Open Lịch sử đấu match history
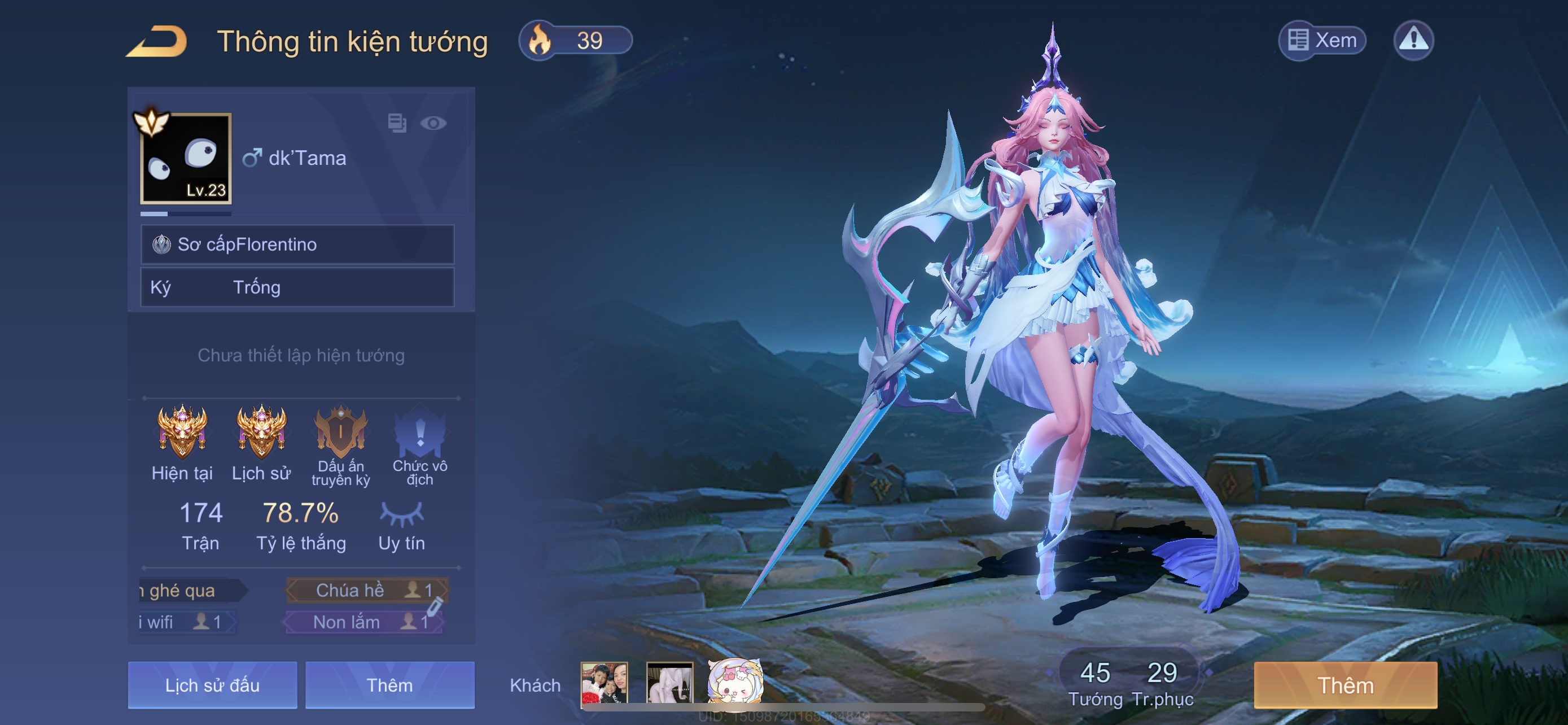 point(212,685)
